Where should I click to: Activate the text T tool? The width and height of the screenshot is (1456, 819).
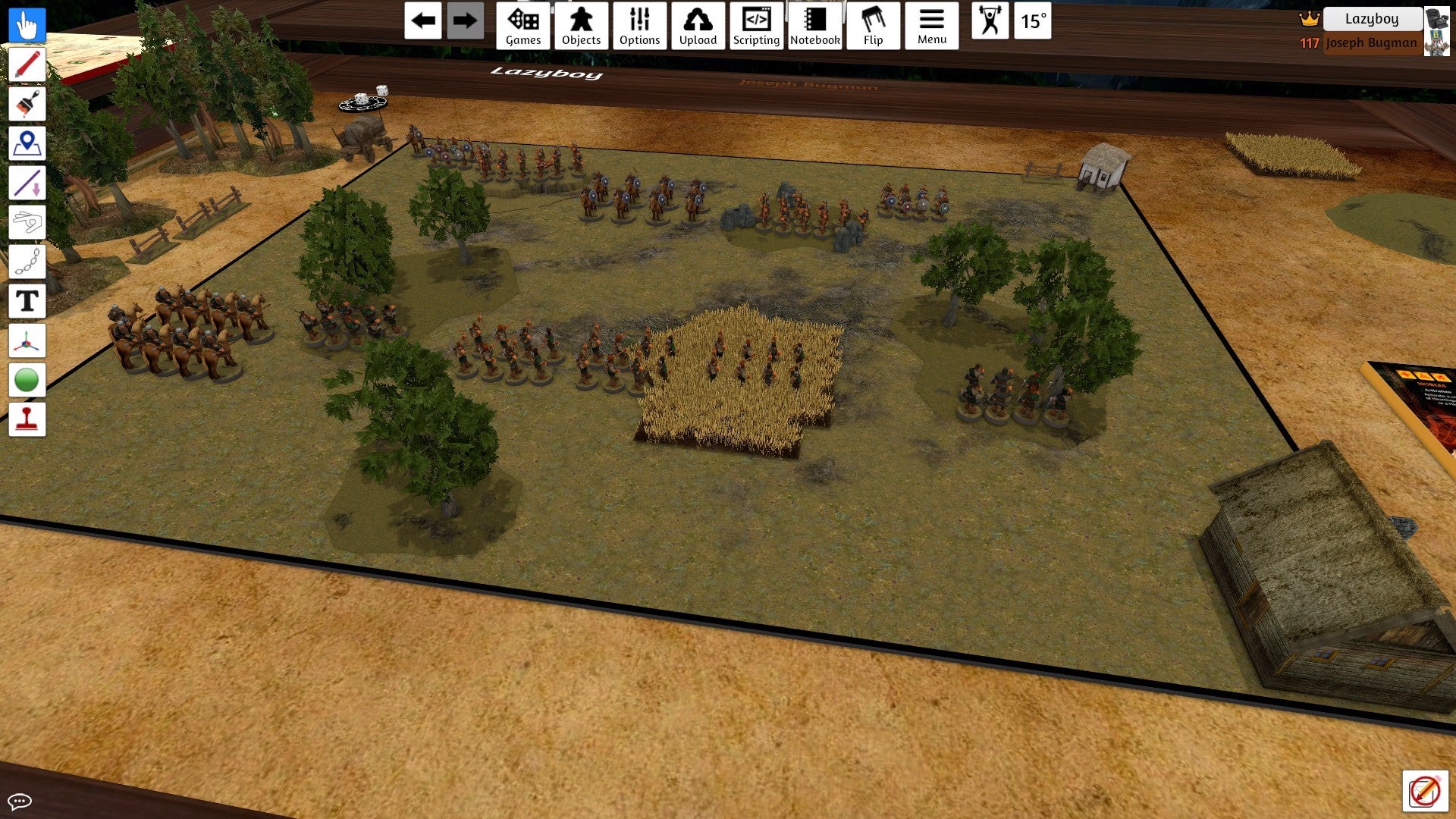point(27,301)
